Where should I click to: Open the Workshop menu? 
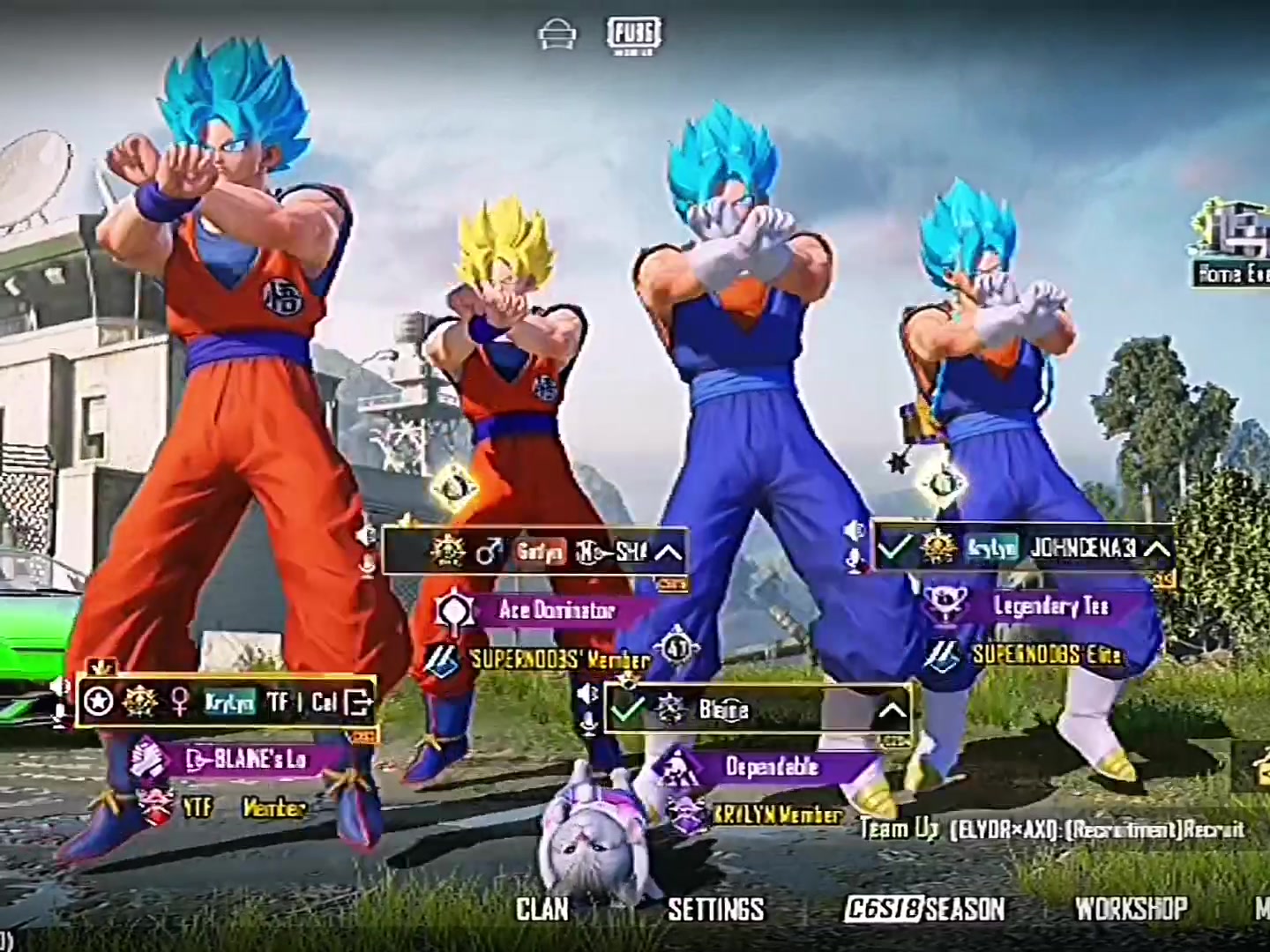click(x=1131, y=909)
